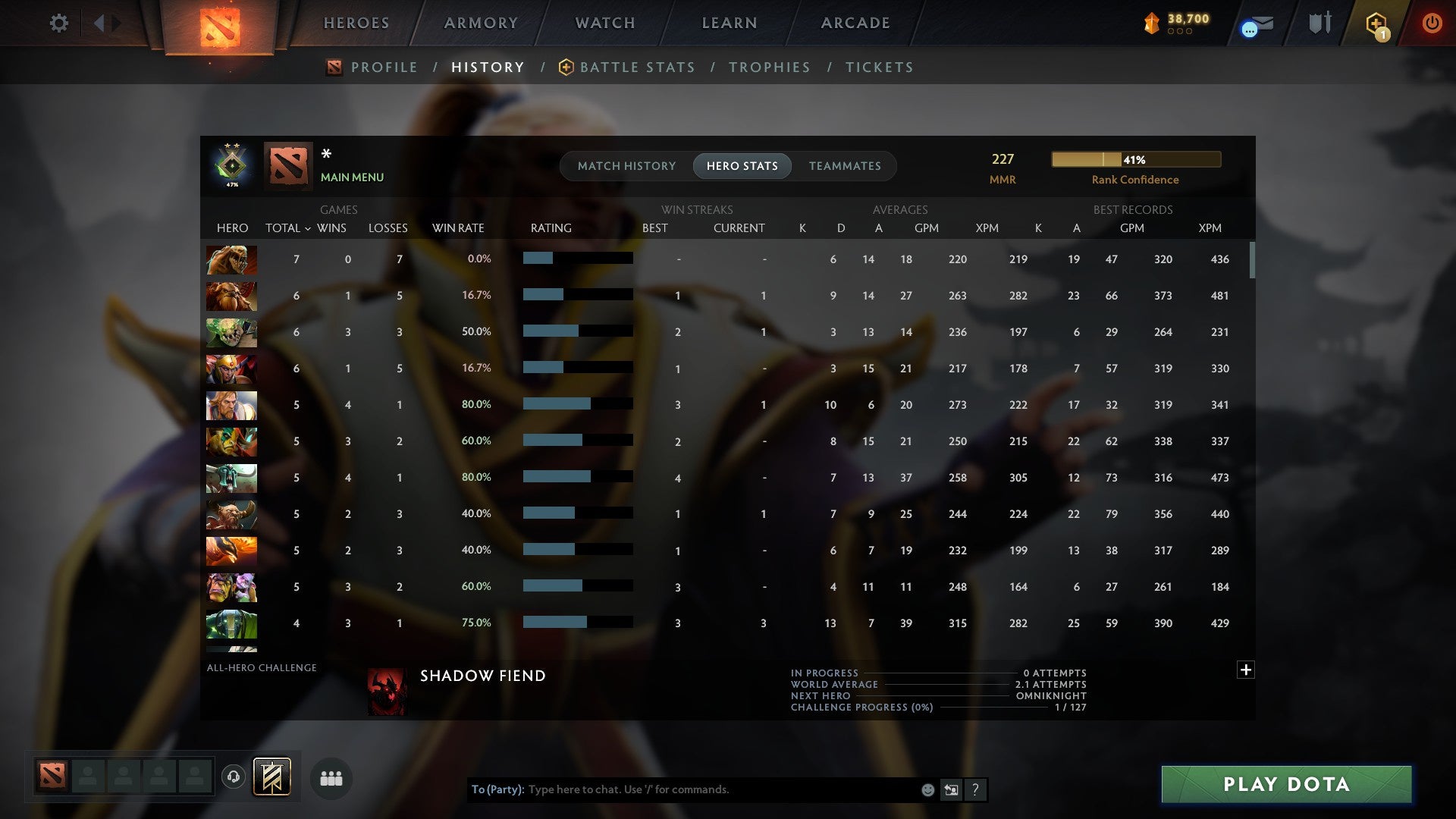
Task: Open the mail notifications envelope icon
Action: coord(1255,25)
